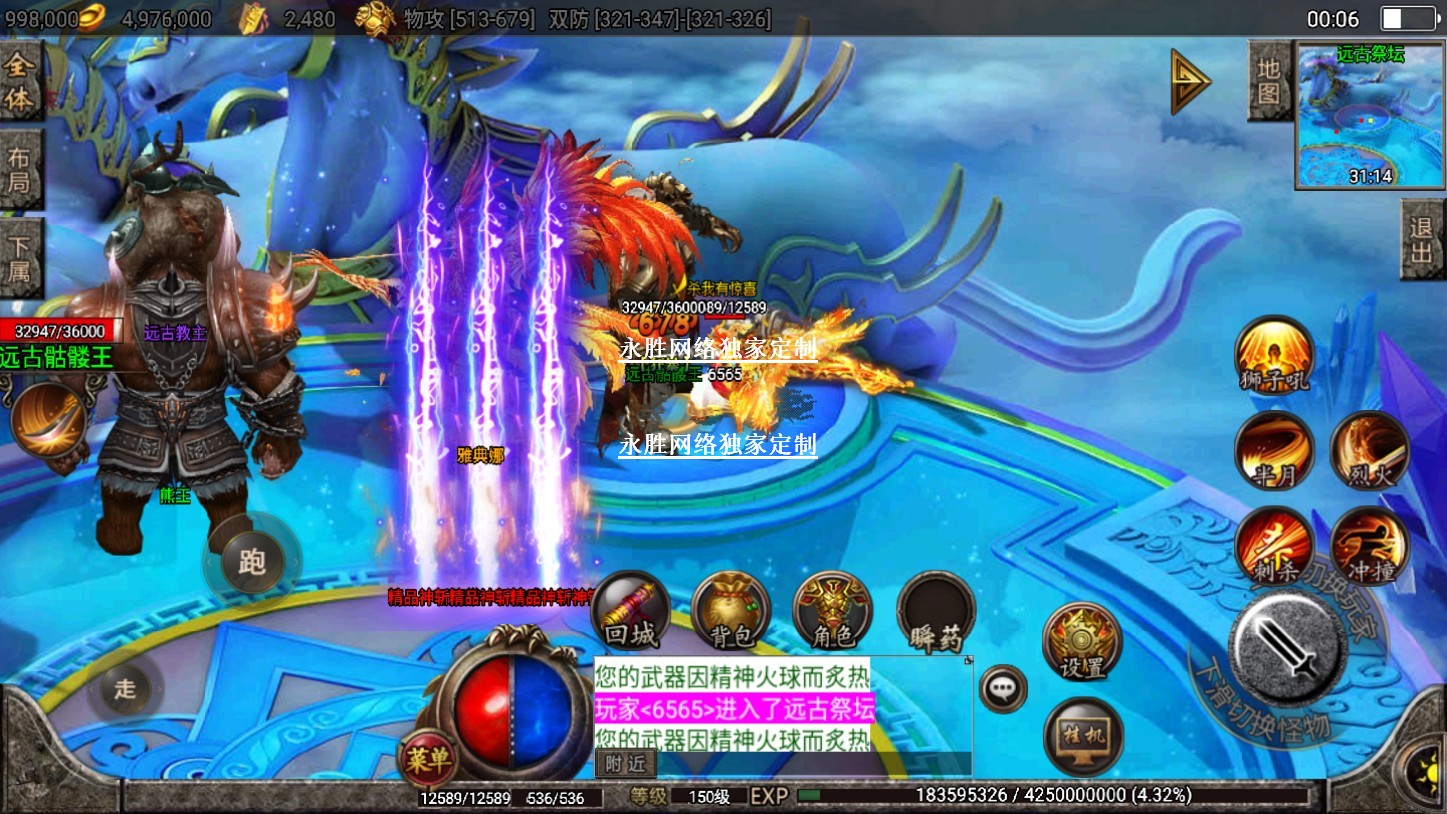Viewport: 1447px width, 814px height.
Task: Select the 下属 button
Action: pos(20,257)
